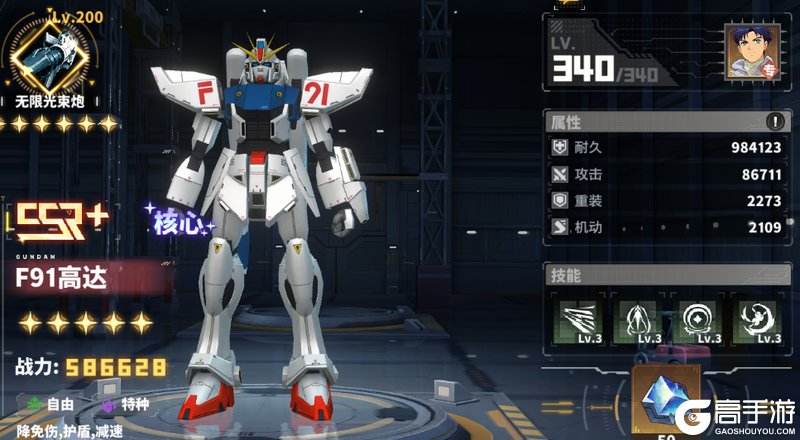
Task: Tap the 核心 core badge
Action: (178, 221)
